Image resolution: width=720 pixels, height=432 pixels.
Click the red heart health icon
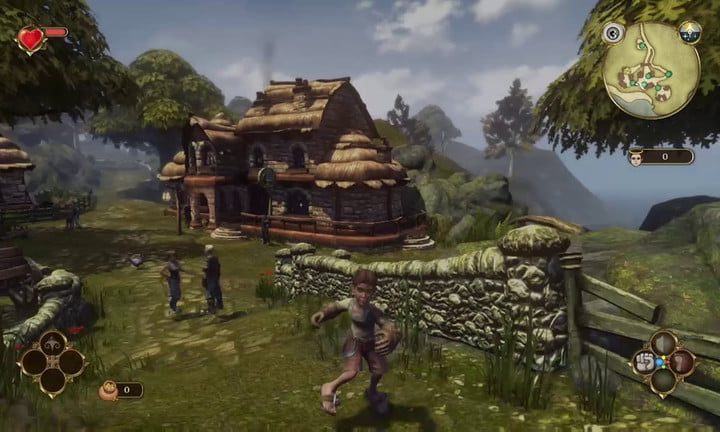pyautogui.click(x=32, y=38)
